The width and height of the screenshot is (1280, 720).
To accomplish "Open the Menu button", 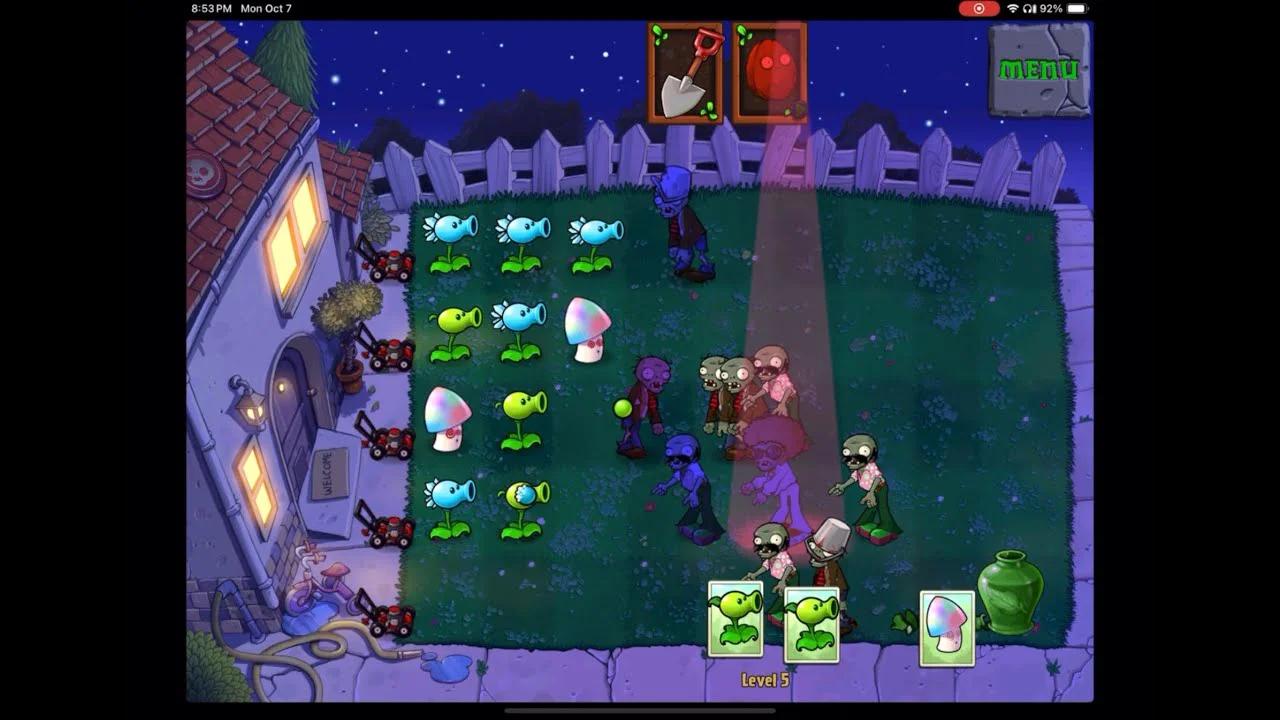I will pyautogui.click(x=1038, y=68).
